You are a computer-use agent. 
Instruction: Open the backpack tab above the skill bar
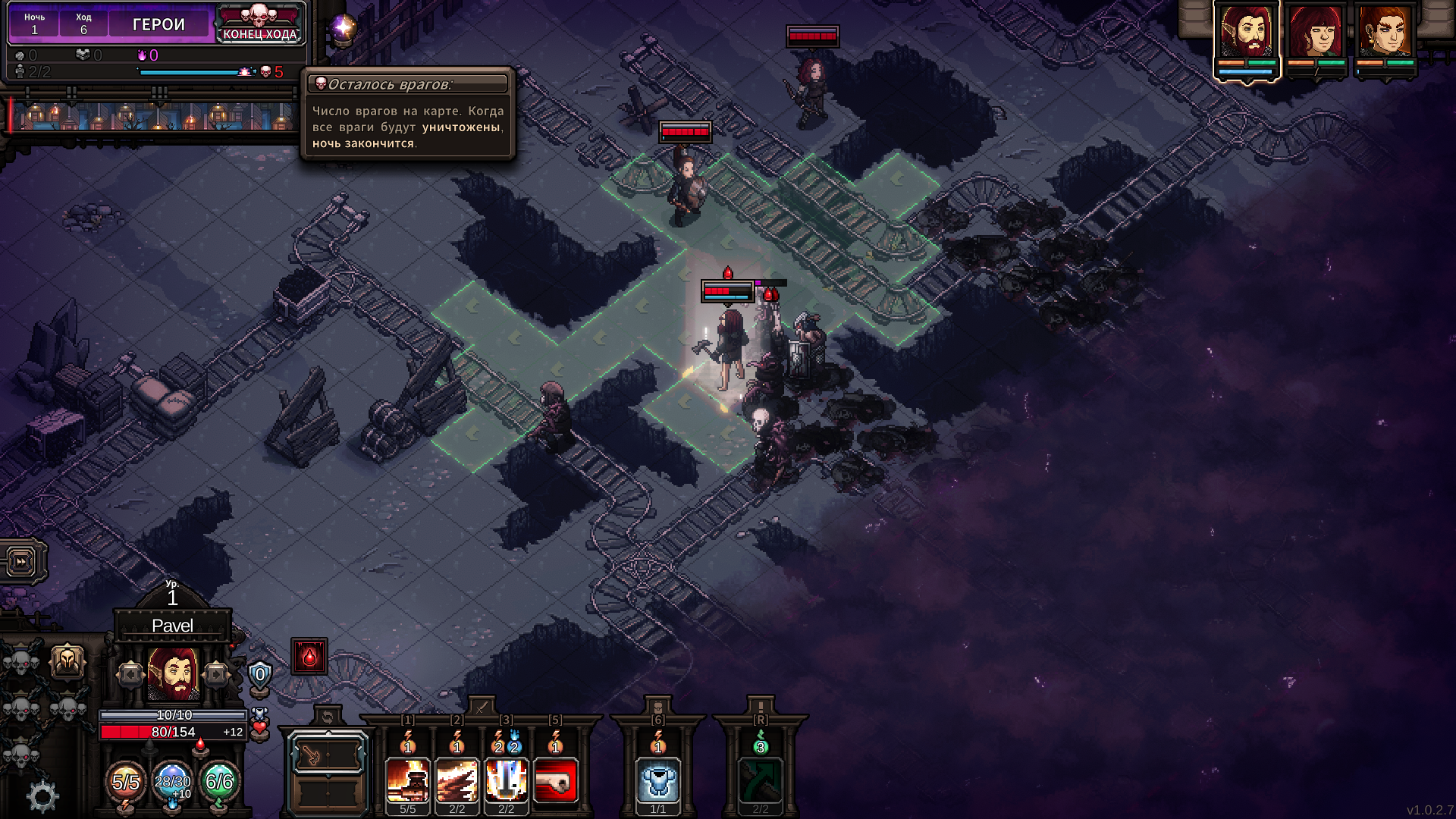pyautogui.click(x=658, y=707)
